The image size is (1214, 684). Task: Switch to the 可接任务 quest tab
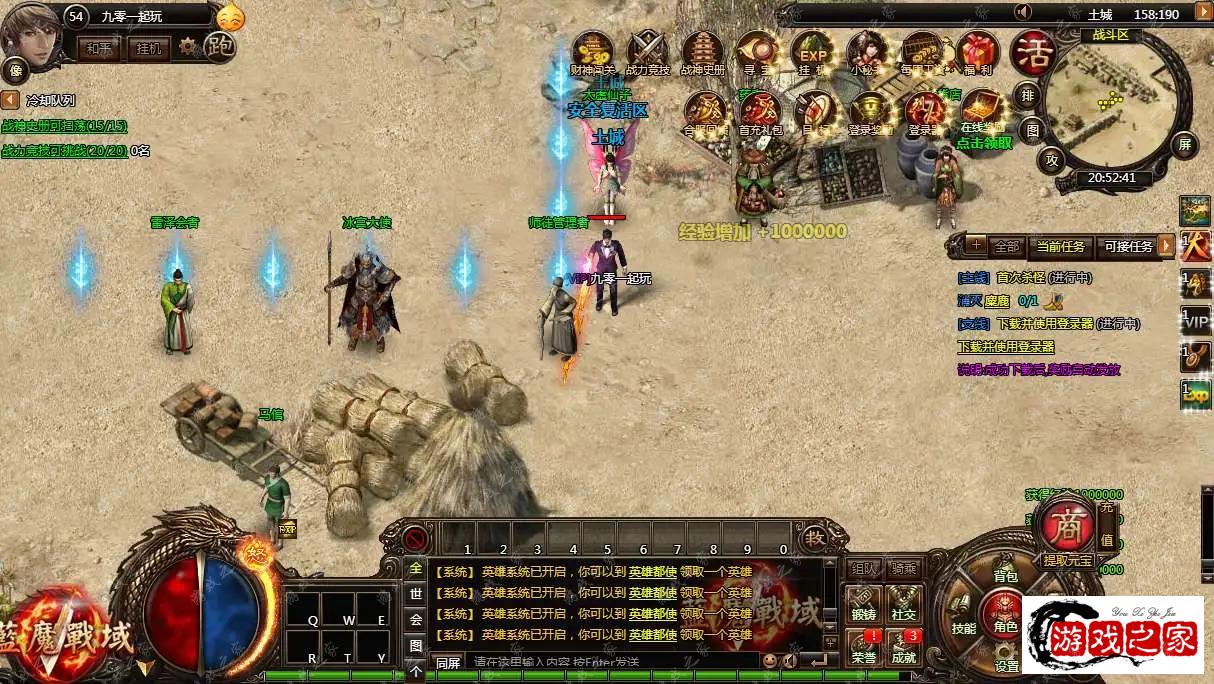pos(1128,246)
